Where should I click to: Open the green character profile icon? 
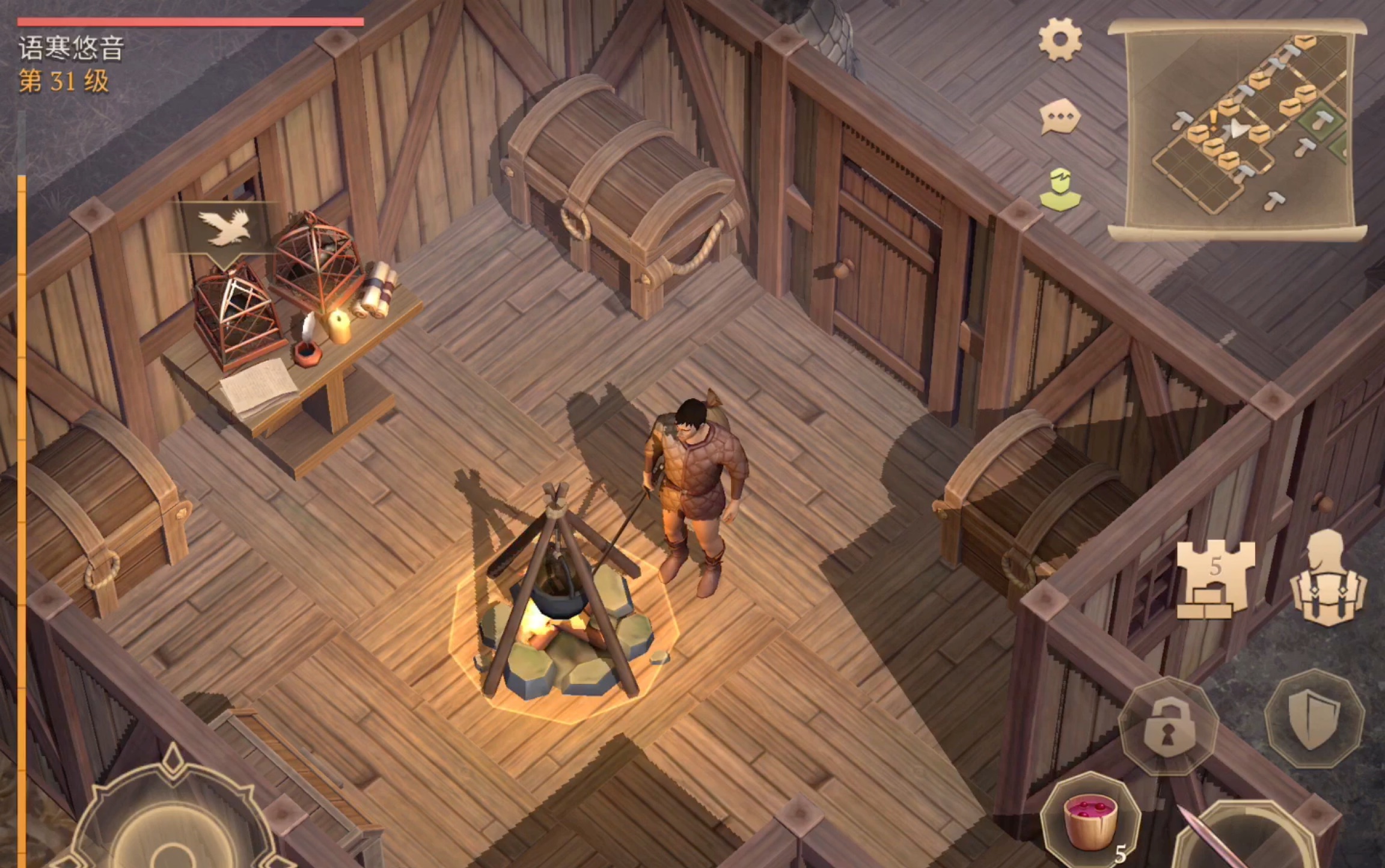1060,189
